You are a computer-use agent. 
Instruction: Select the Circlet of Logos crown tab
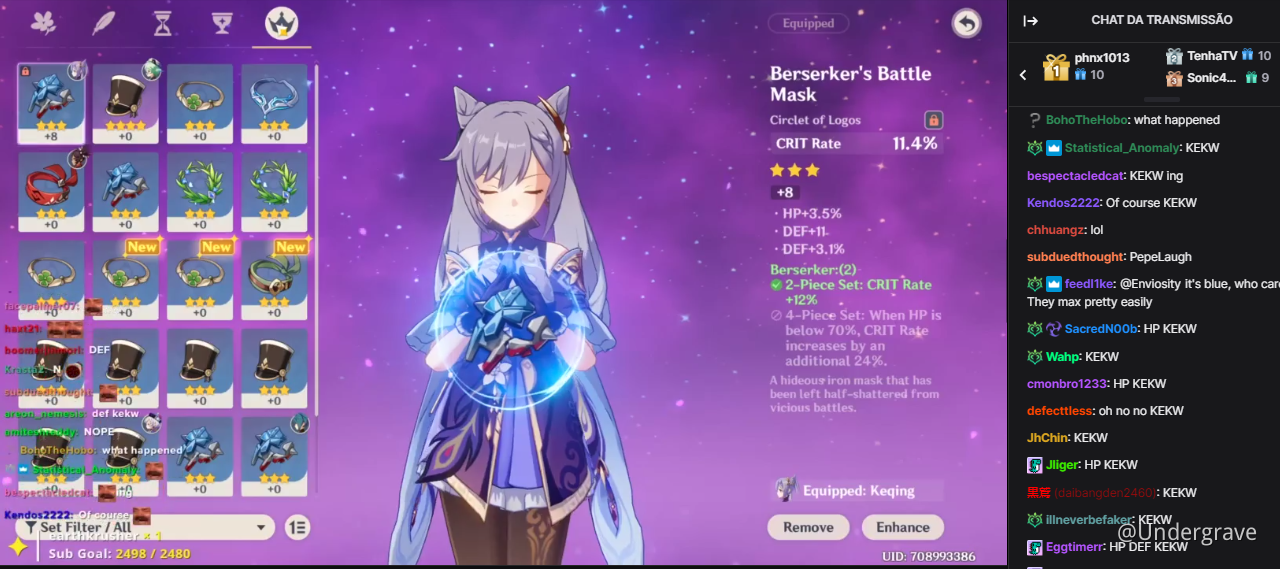click(281, 23)
